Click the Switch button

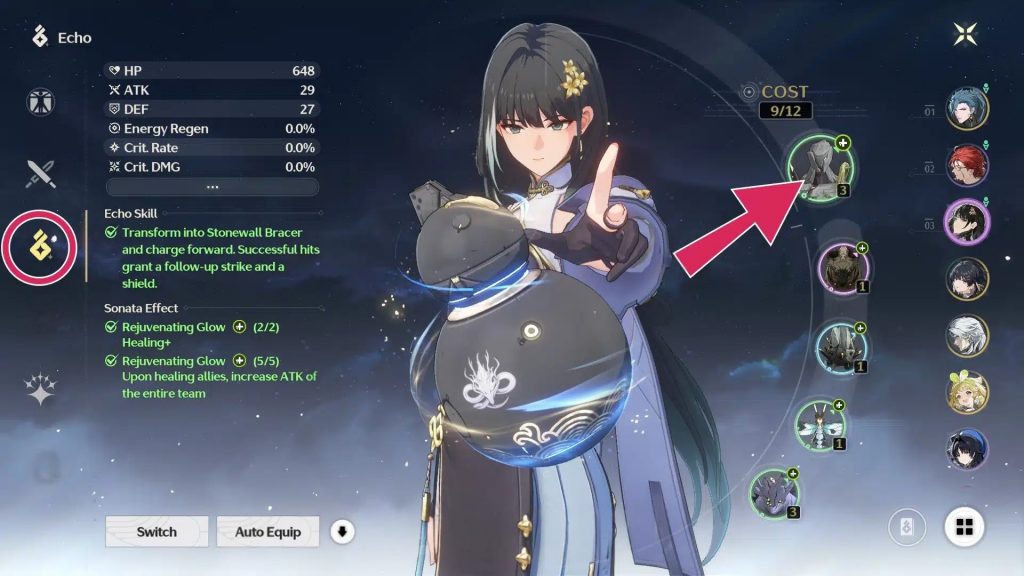click(x=157, y=531)
